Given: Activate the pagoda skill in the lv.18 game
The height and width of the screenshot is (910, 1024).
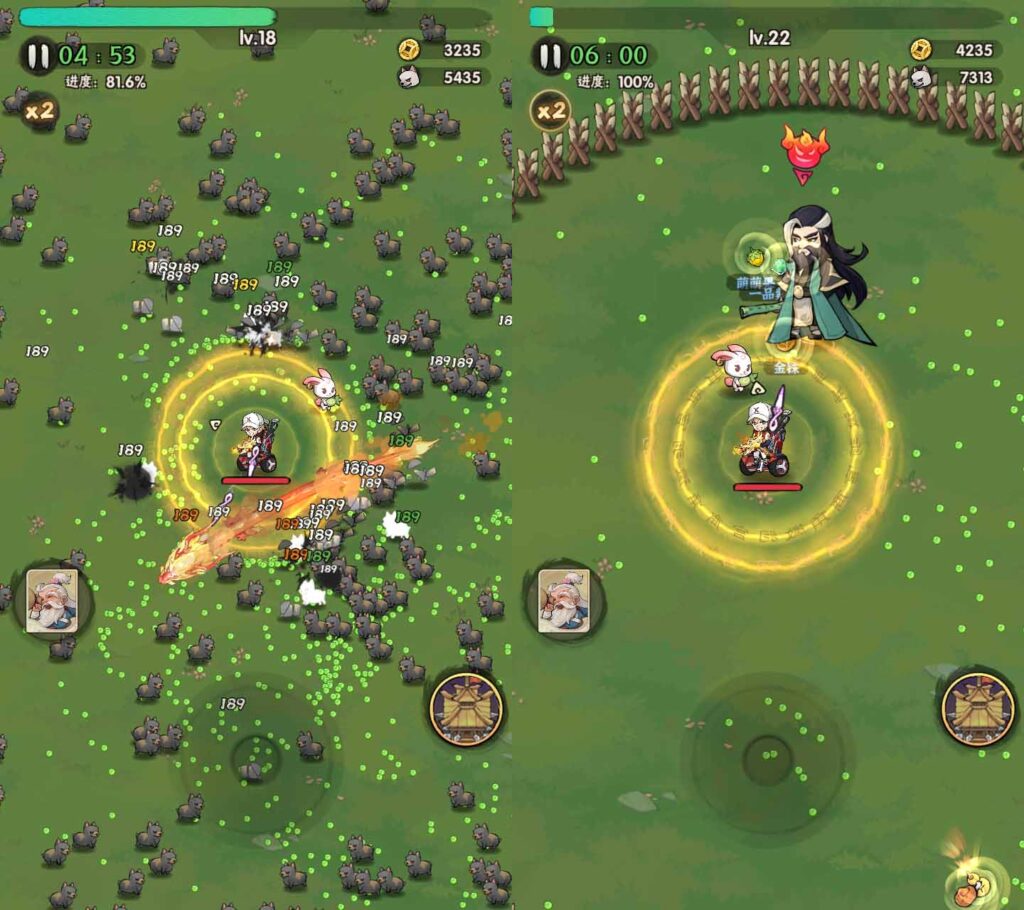Looking at the screenshot, I should pyautogui.click(x=466, y=709).
